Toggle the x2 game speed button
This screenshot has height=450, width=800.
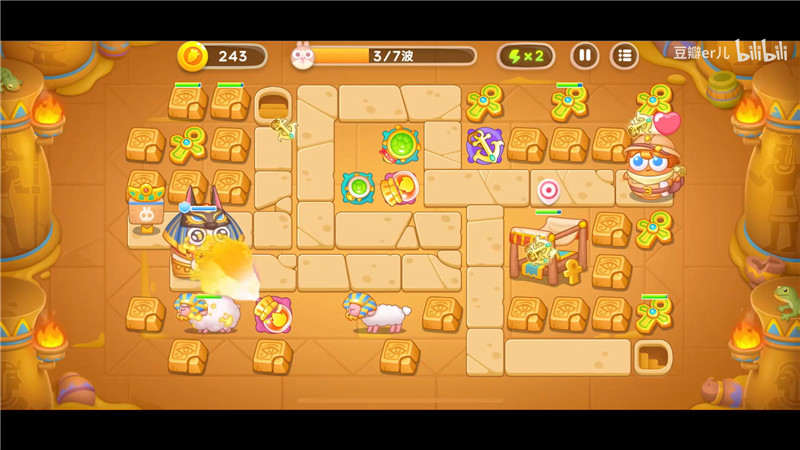click(x=526, y=56)
